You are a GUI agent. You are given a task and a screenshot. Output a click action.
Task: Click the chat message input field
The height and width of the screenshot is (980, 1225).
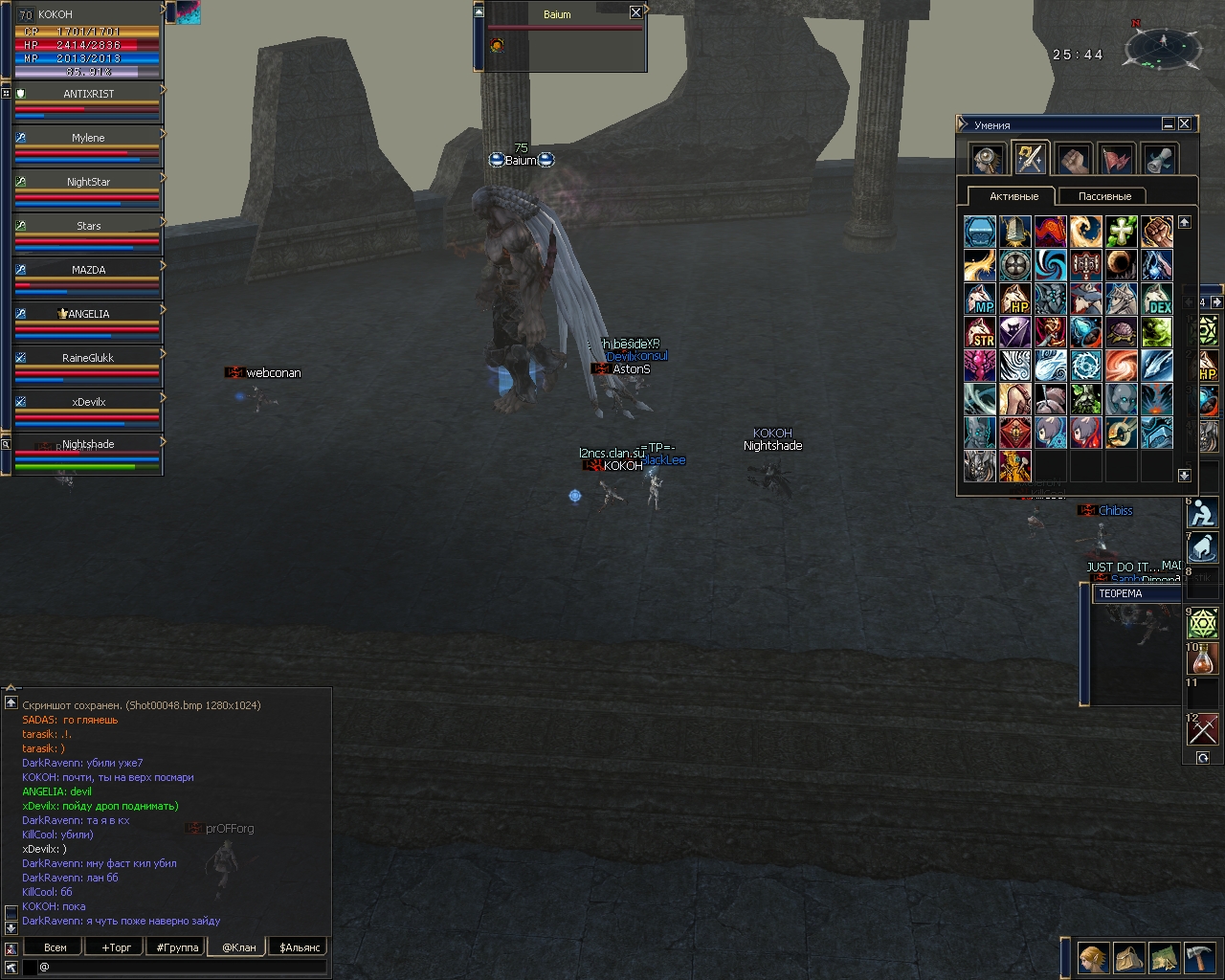[x=182, y=968]
